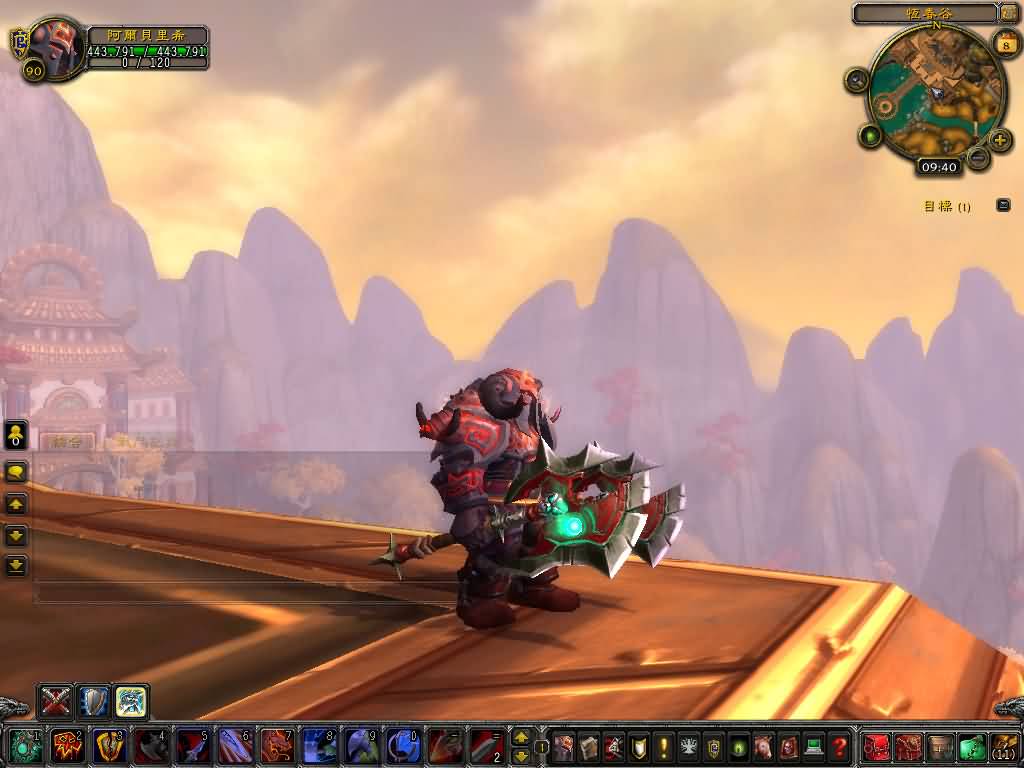
Task: Open the yellow exclamation quest log button
Action: point(662,746)
